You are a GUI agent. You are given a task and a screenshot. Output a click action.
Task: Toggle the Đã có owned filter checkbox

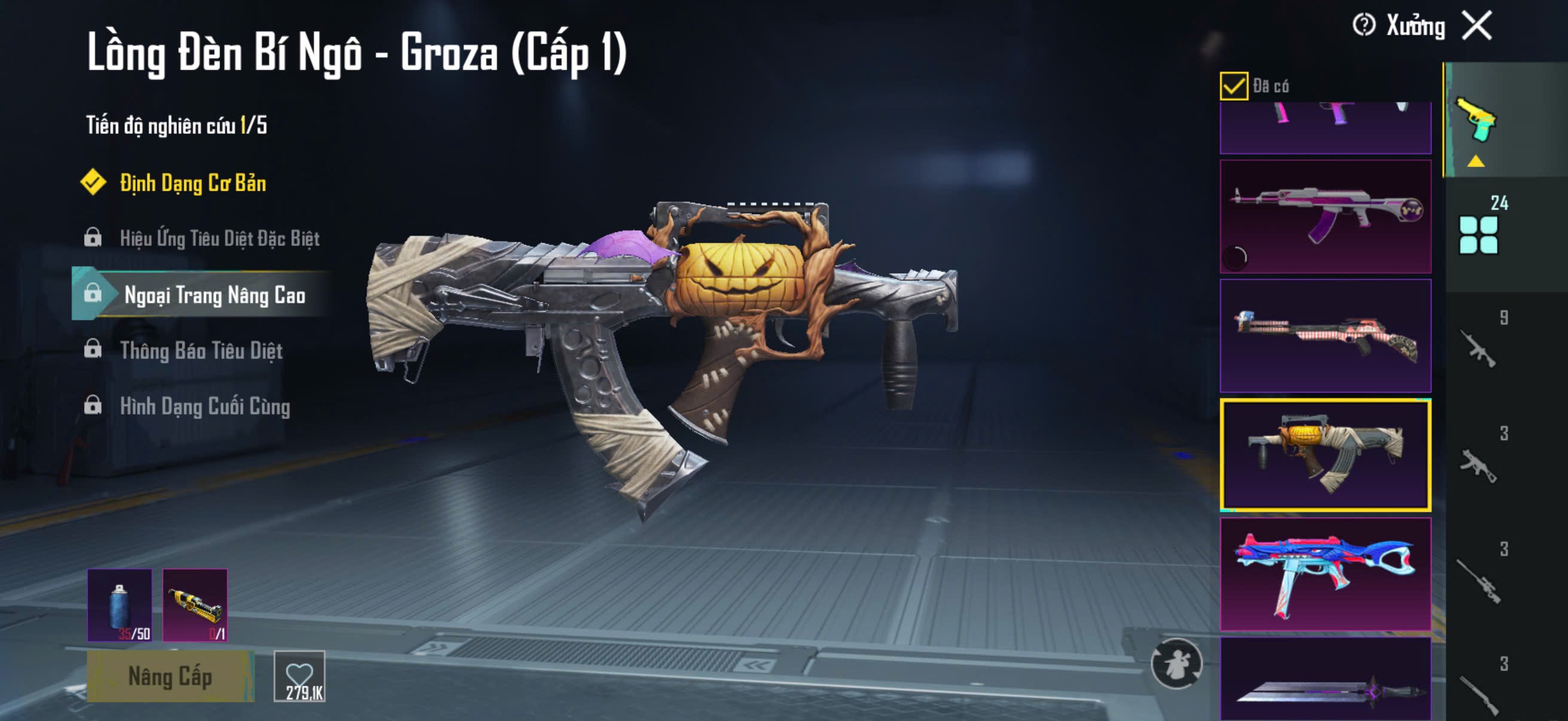[1234, 85]
